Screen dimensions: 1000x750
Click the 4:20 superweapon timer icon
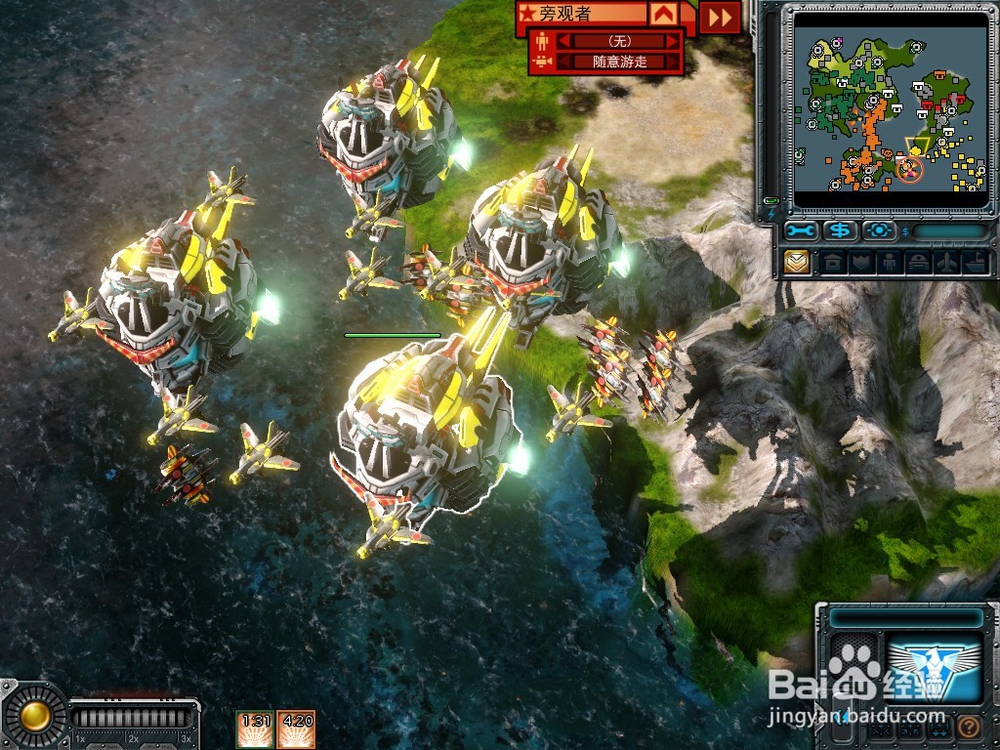pos(296,728)
